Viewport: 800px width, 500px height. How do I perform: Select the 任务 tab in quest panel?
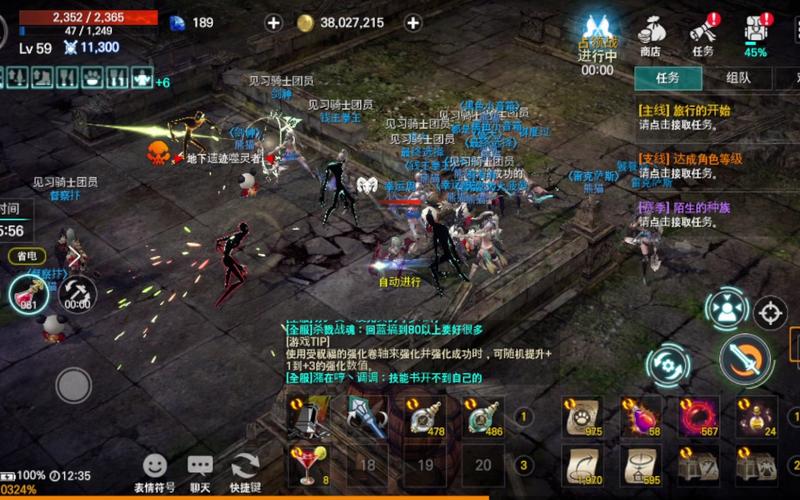coord(667,78)
